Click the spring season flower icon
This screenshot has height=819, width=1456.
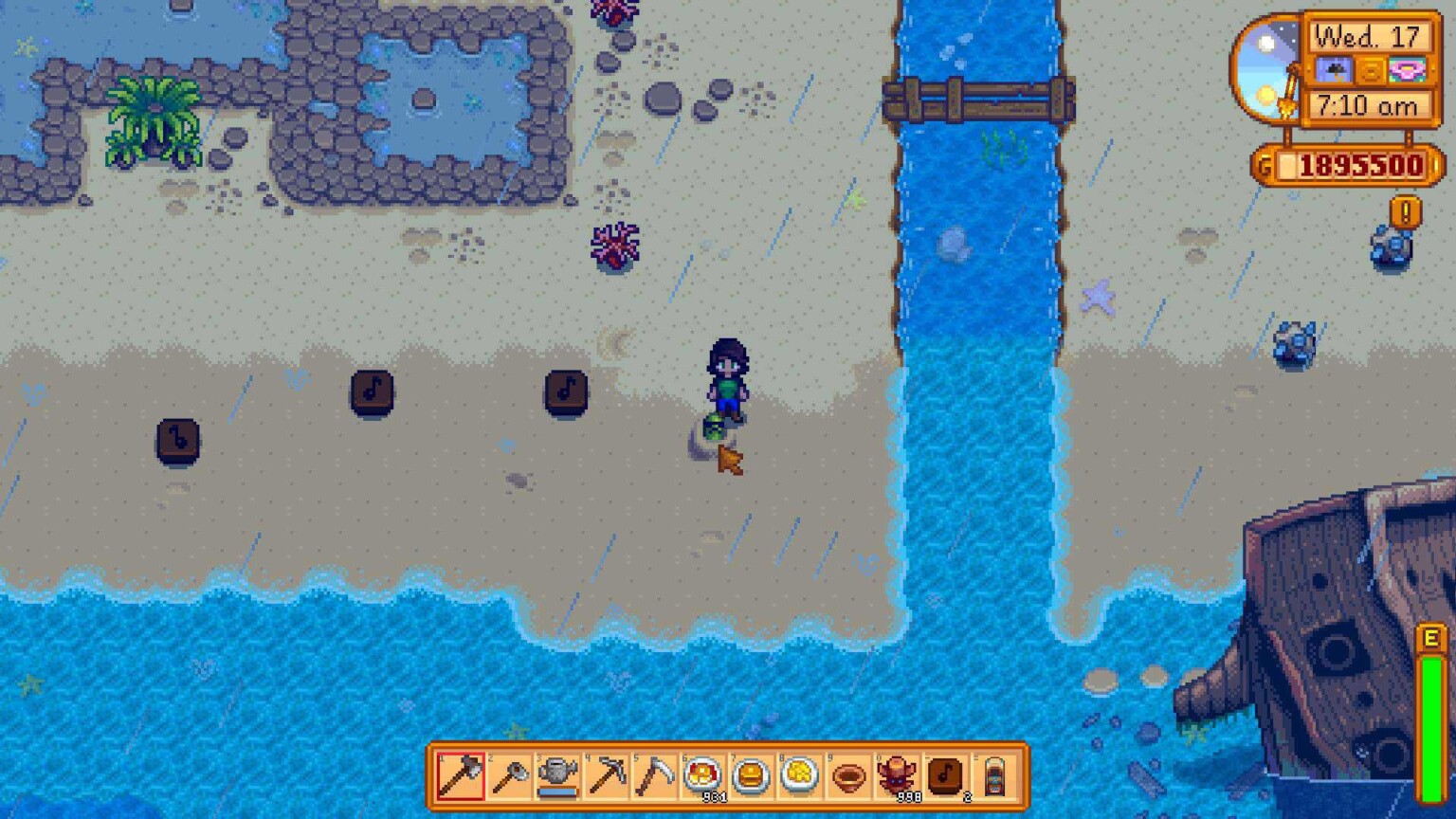pyautogui.click(x=1407, y=68)
